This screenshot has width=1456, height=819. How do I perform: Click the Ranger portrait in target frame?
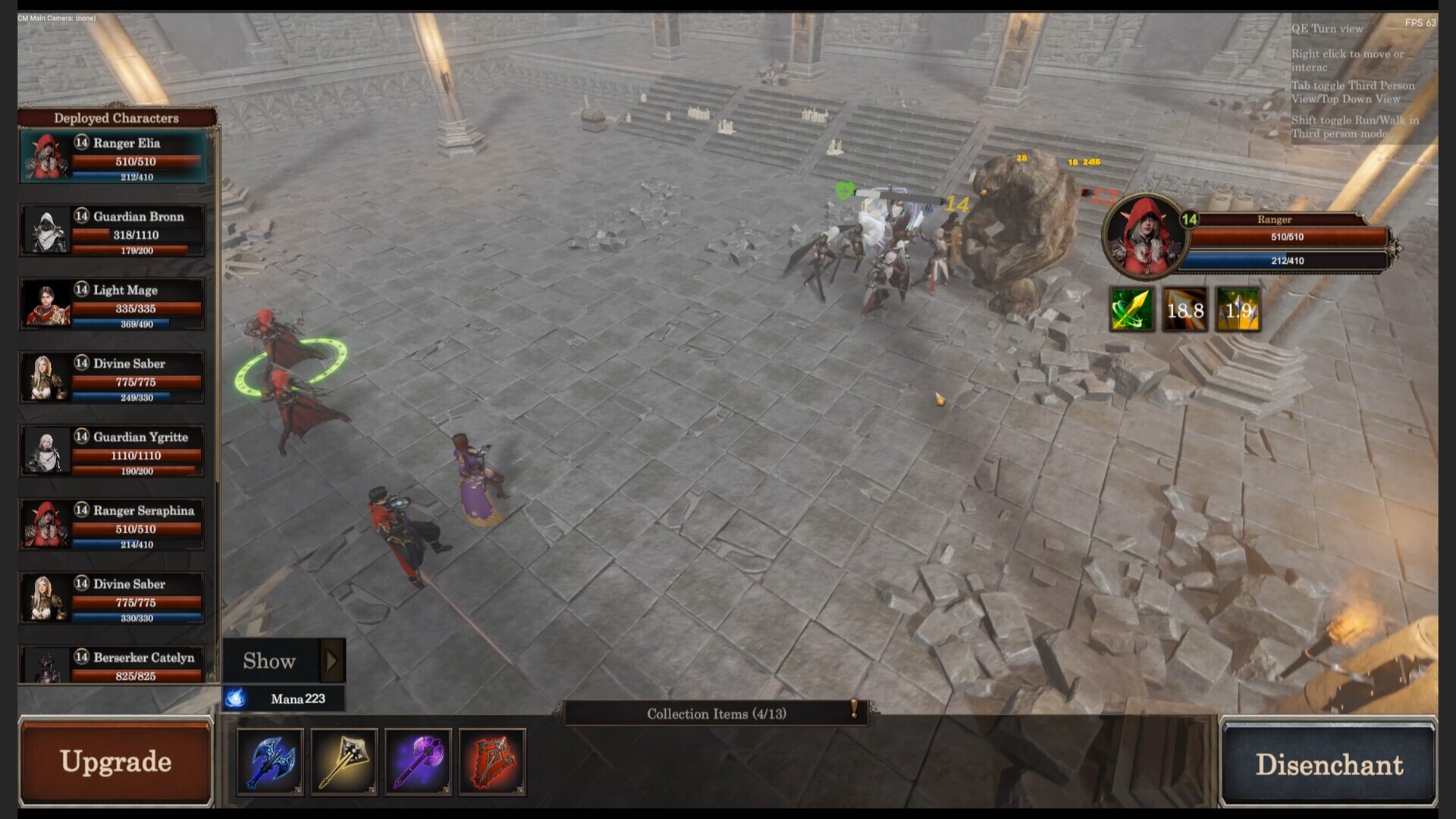click(1144, 236)
